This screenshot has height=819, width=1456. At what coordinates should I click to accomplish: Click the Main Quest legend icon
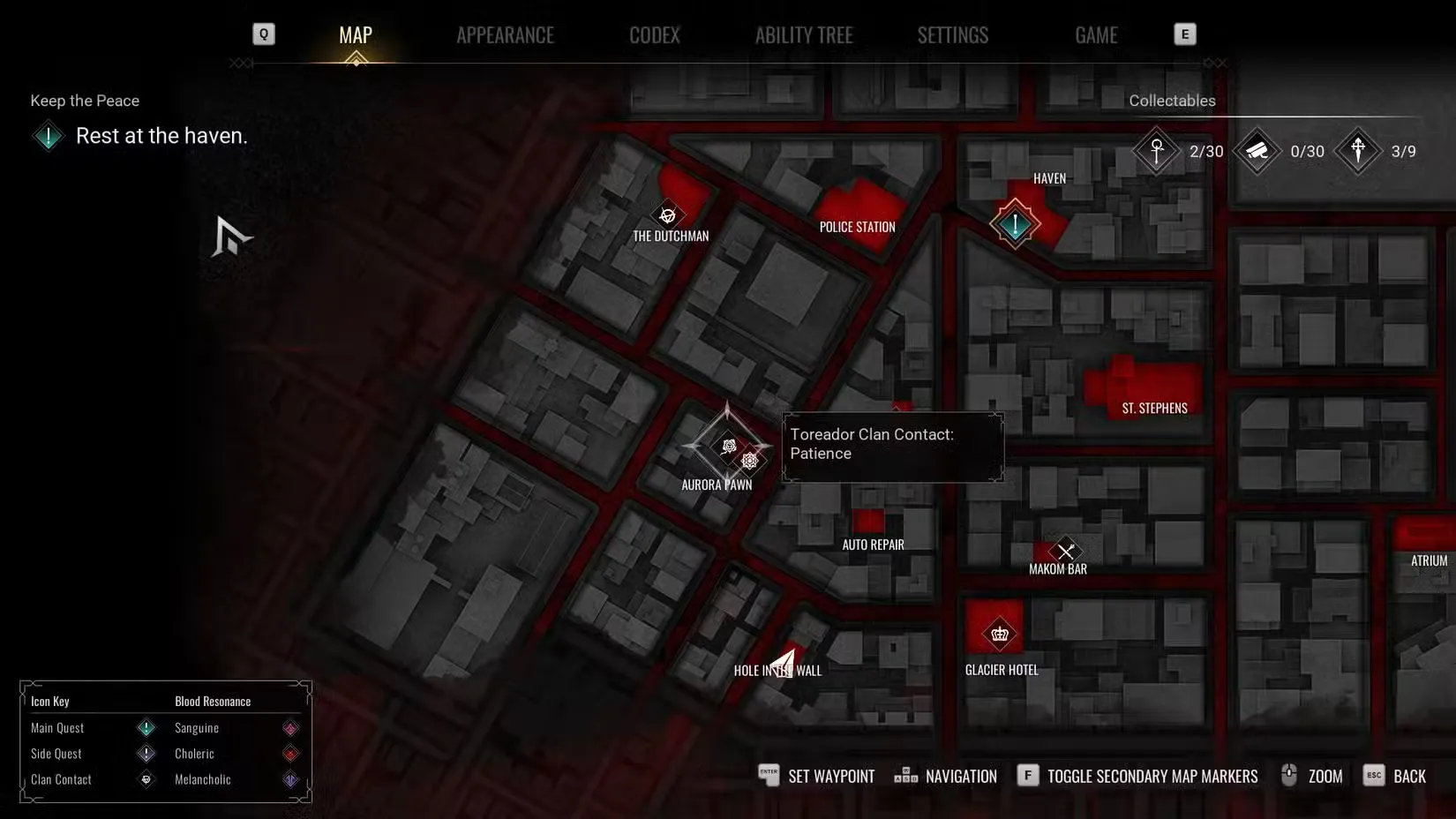146,728
